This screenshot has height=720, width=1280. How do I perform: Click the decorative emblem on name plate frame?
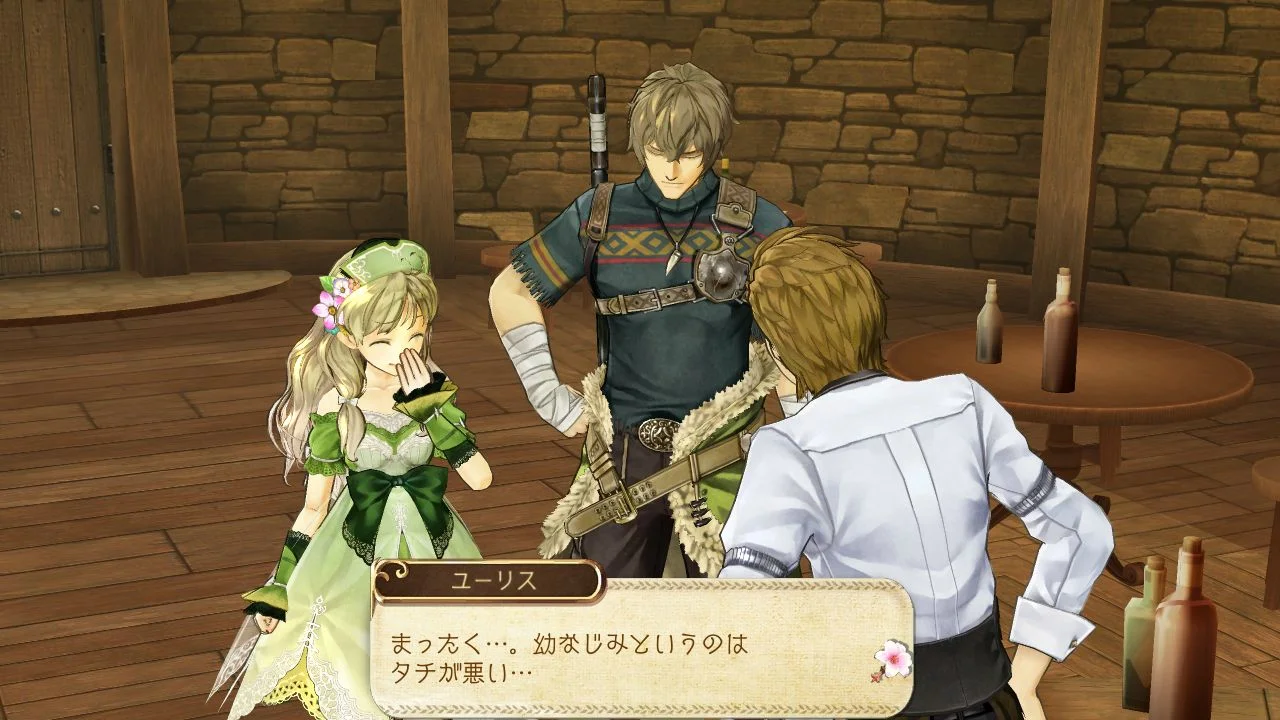398,573
